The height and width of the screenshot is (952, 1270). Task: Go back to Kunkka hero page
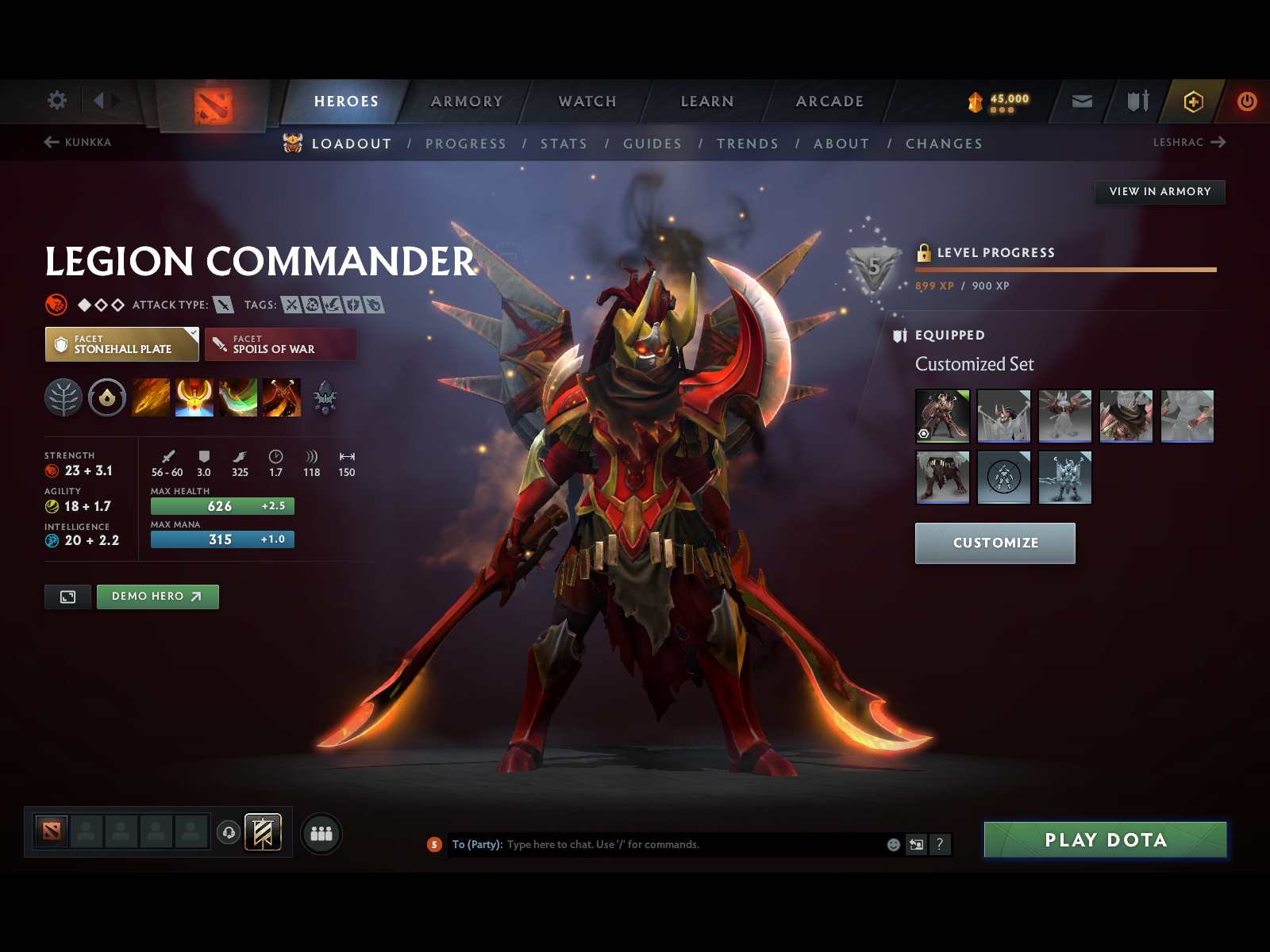(79, 143)
